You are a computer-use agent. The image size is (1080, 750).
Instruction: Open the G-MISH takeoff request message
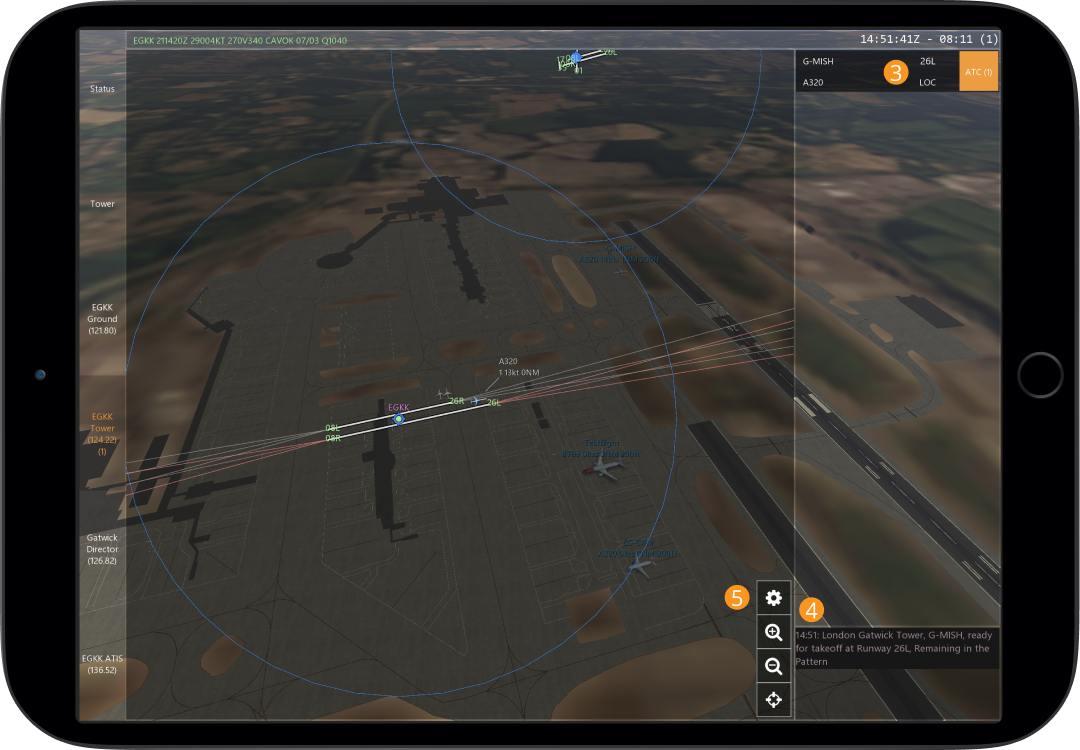click(896, 648)
